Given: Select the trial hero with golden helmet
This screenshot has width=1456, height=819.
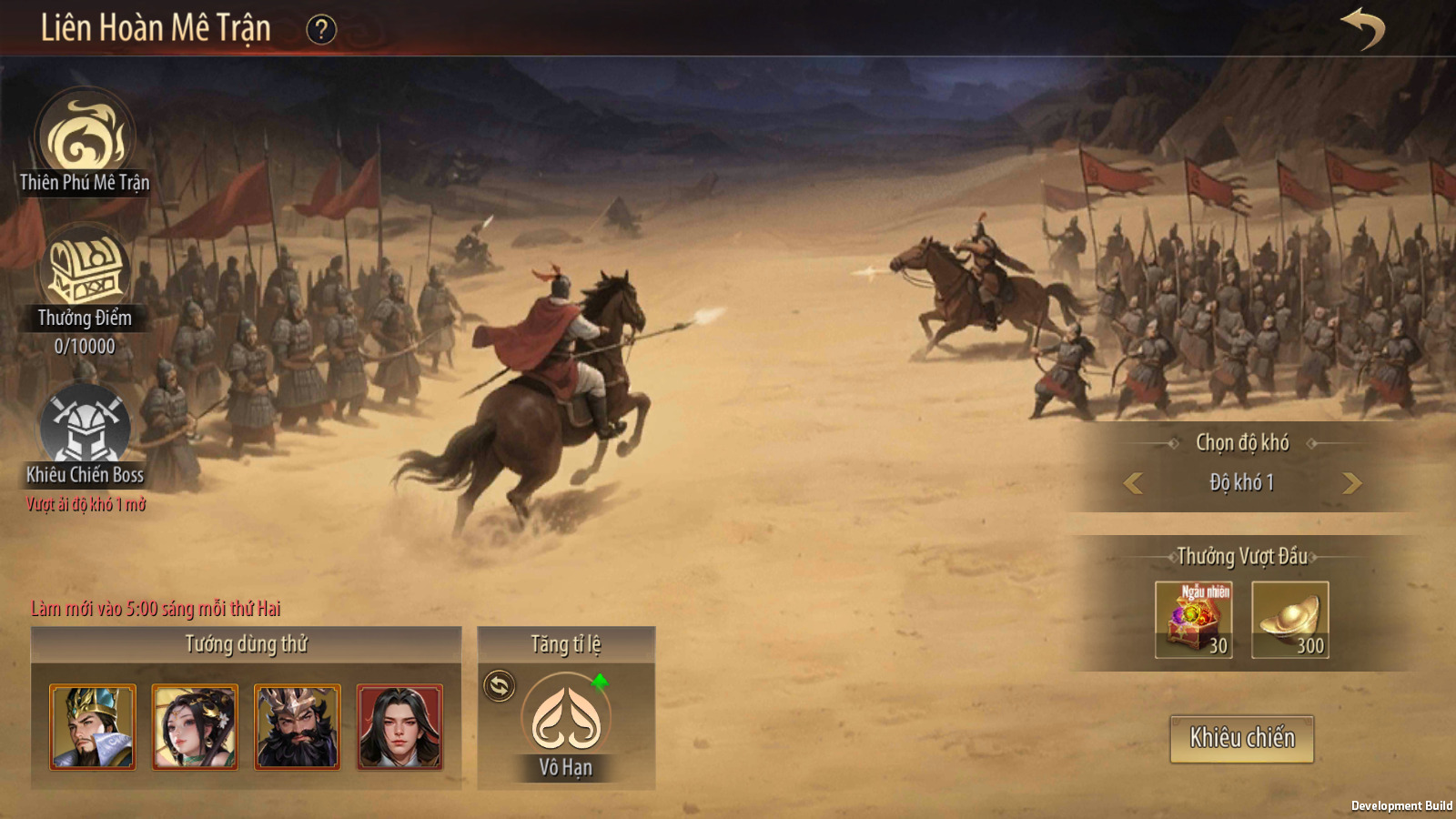Looking at the screenshot, I should click(x=93, y=727).
